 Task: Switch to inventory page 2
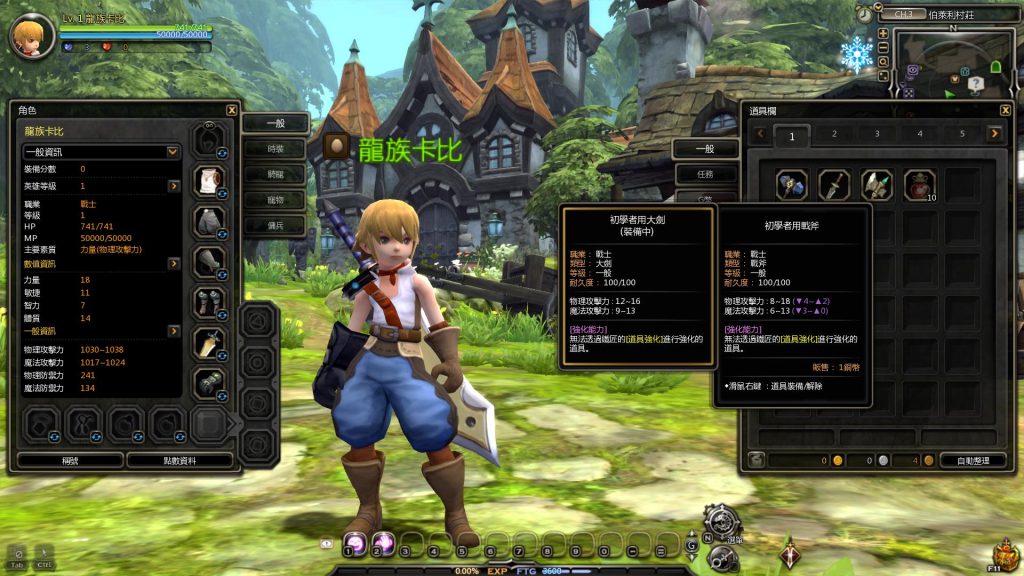click(834, 134)
